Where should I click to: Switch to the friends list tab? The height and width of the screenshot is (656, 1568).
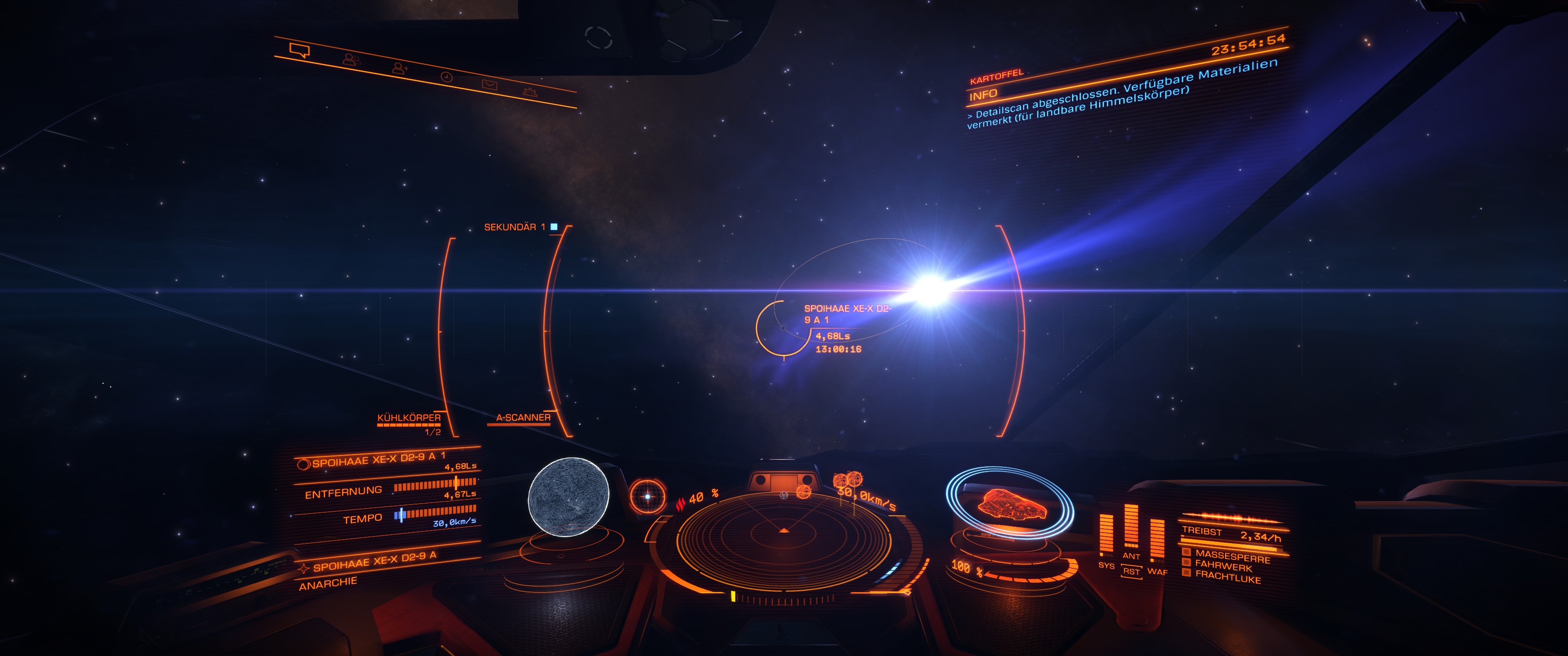pos(351,59)
